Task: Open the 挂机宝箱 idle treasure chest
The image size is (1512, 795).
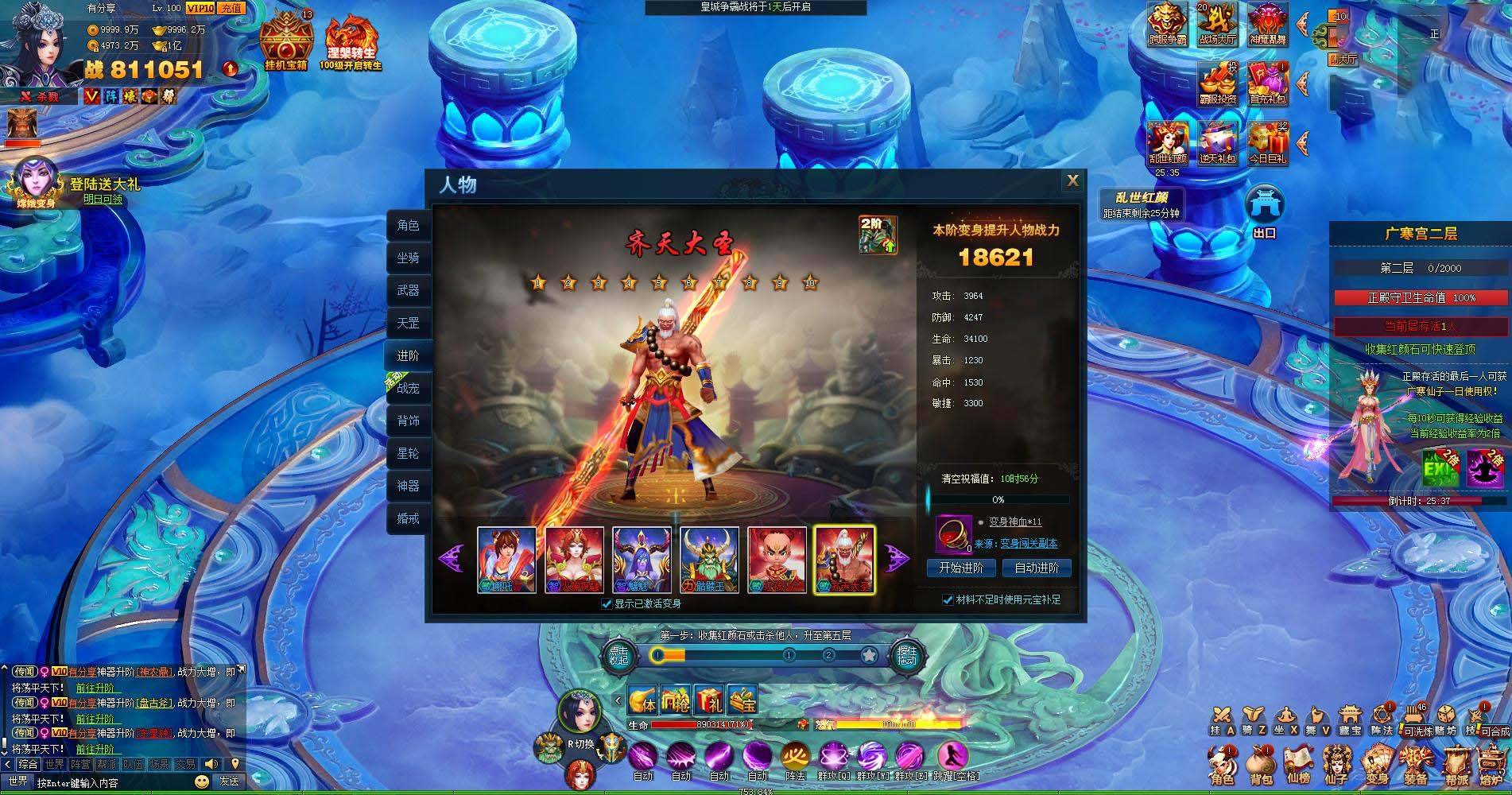Action: click(x=286, y=41)
